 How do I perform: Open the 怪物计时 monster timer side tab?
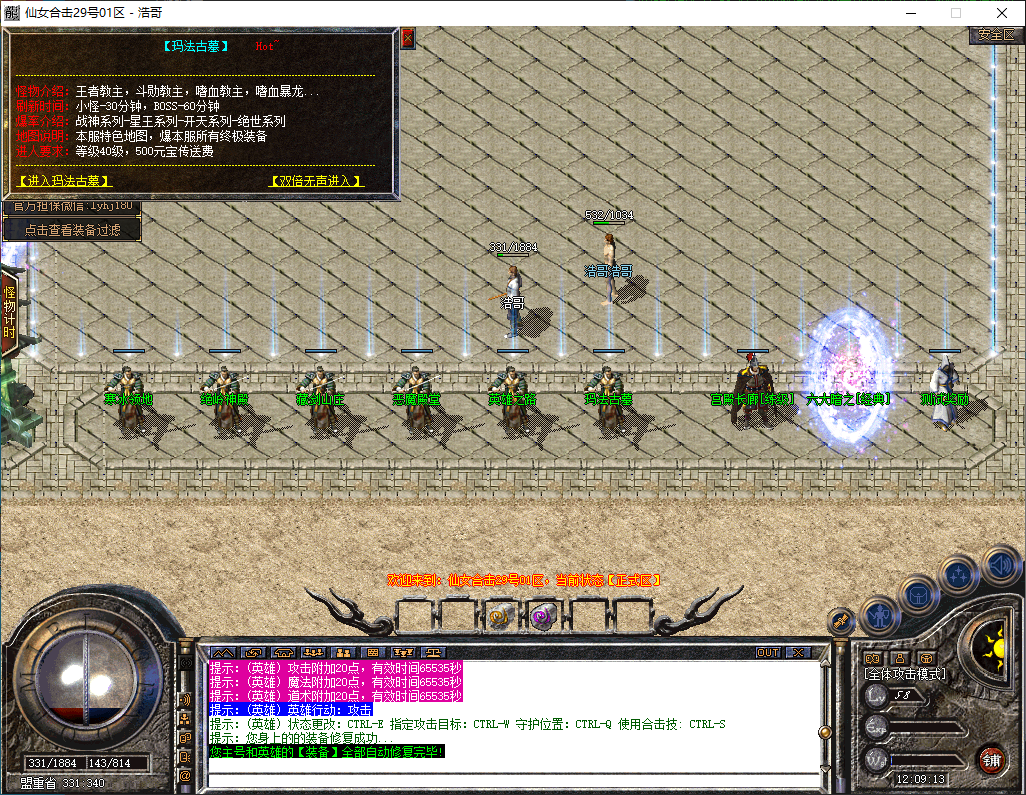(10, 312)
